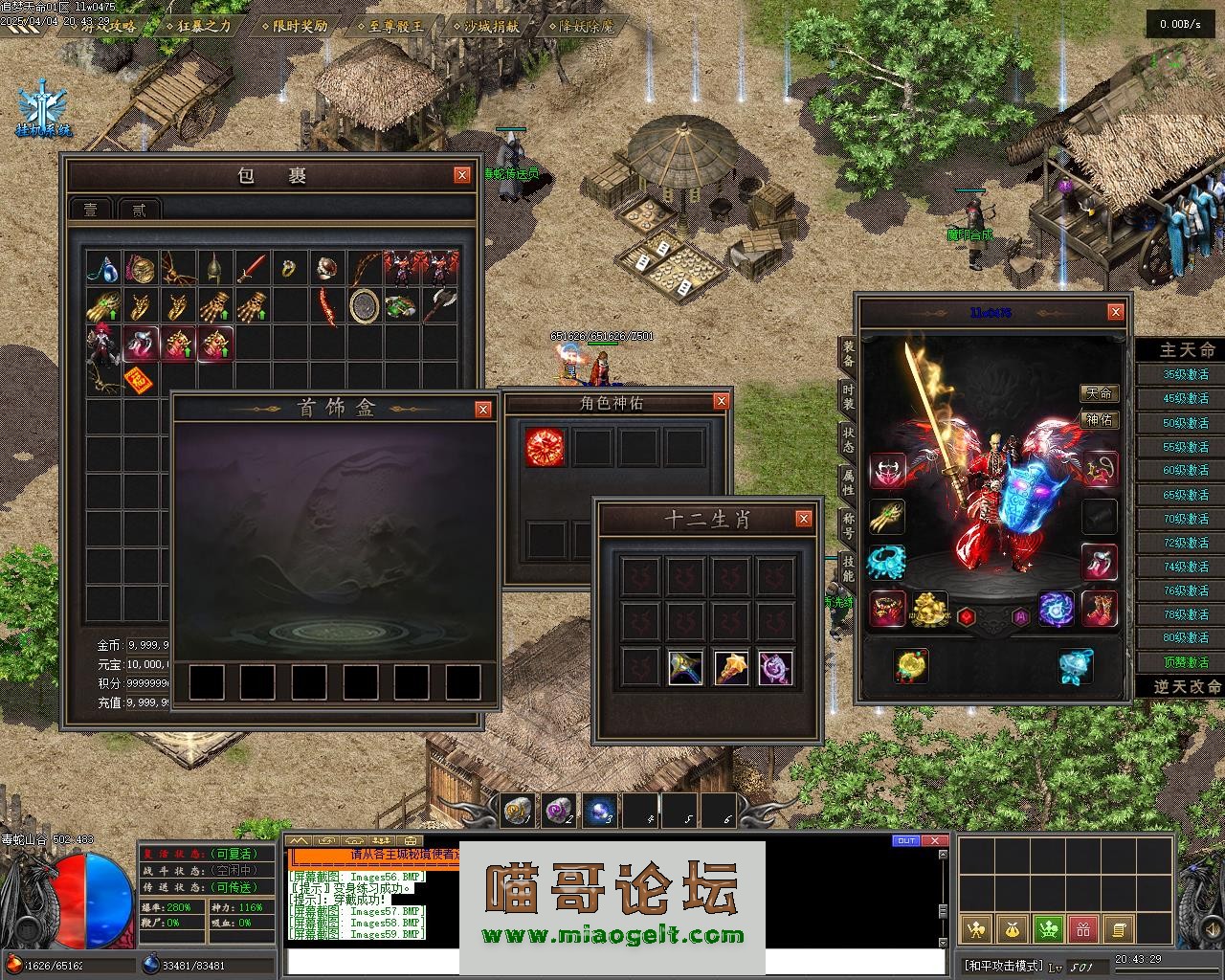Screen dimensions: 1225x980
Task: Close the 十二生肖 zodiac window
Action: point(804,519)
